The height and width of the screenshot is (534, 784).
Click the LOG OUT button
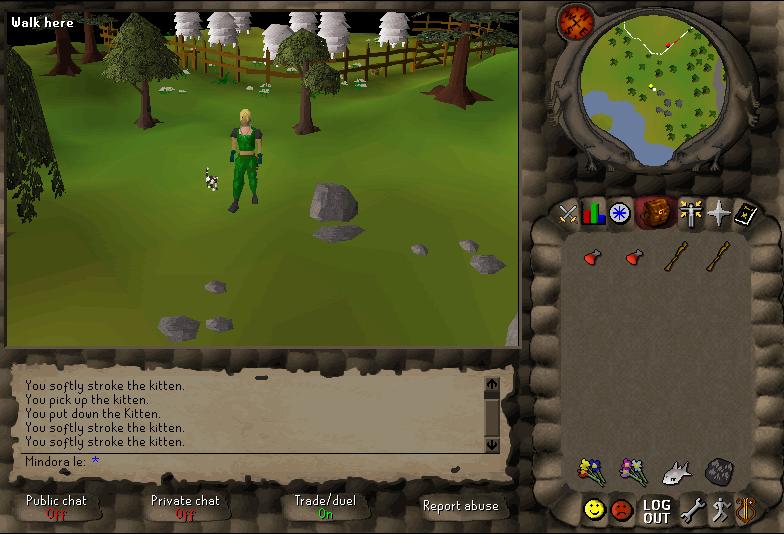coord(656,511)
